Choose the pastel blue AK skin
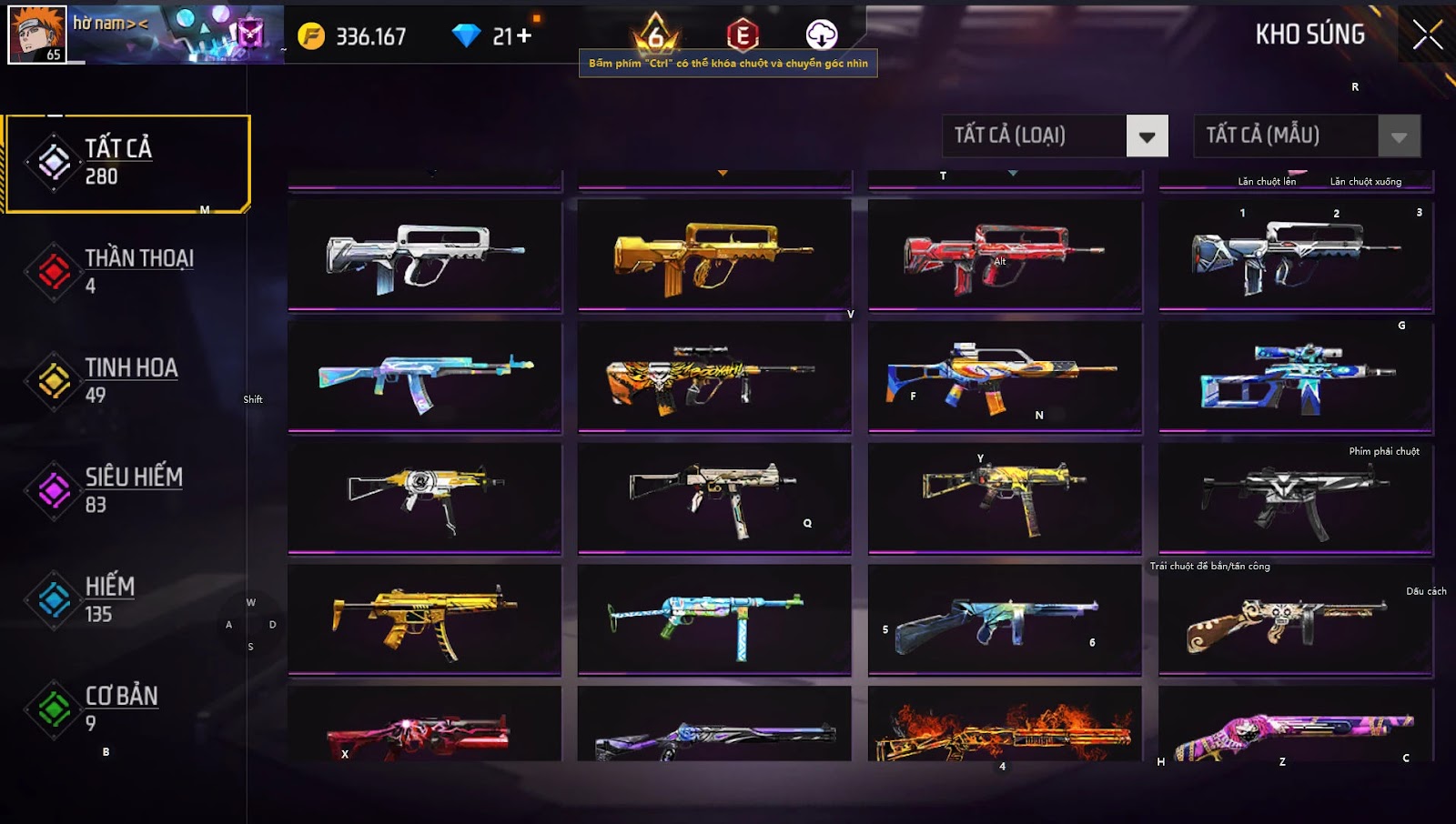Image resolution: width=1456 pixels, height=824 pixels. coord(424,377)
